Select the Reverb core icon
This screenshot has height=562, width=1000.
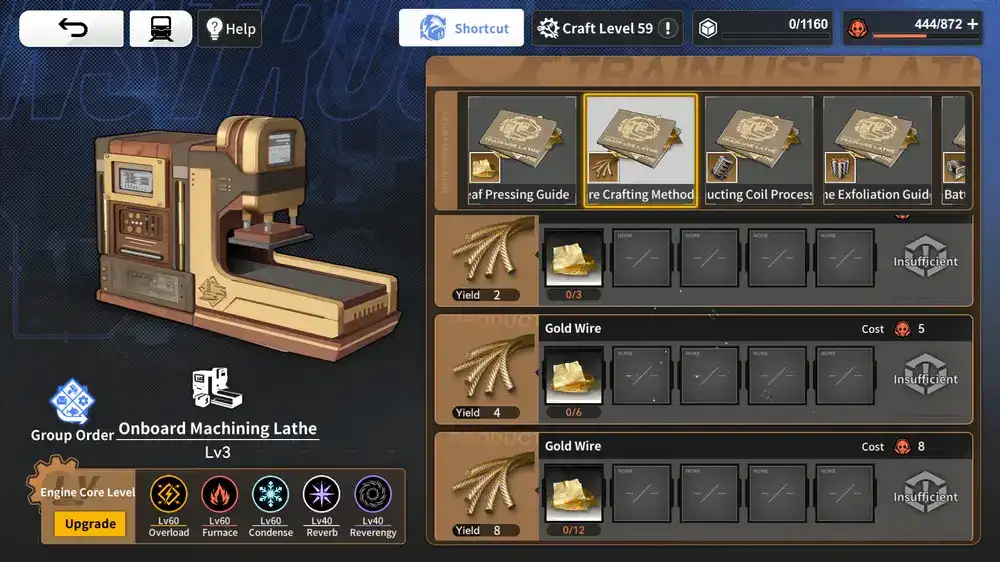[322, 496]
